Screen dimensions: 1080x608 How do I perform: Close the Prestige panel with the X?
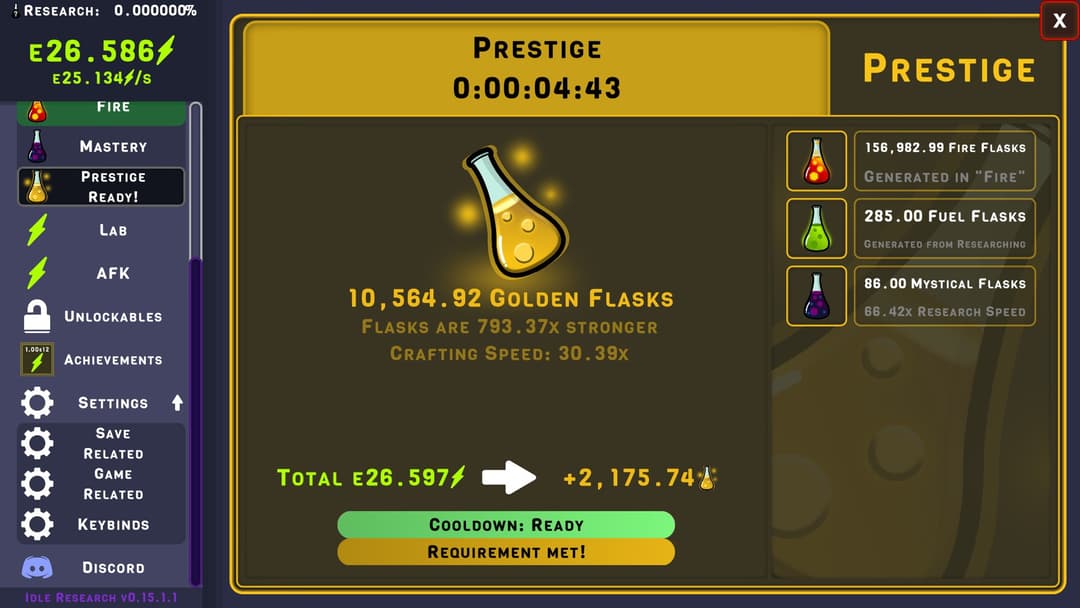click(x=1059, y=21)
